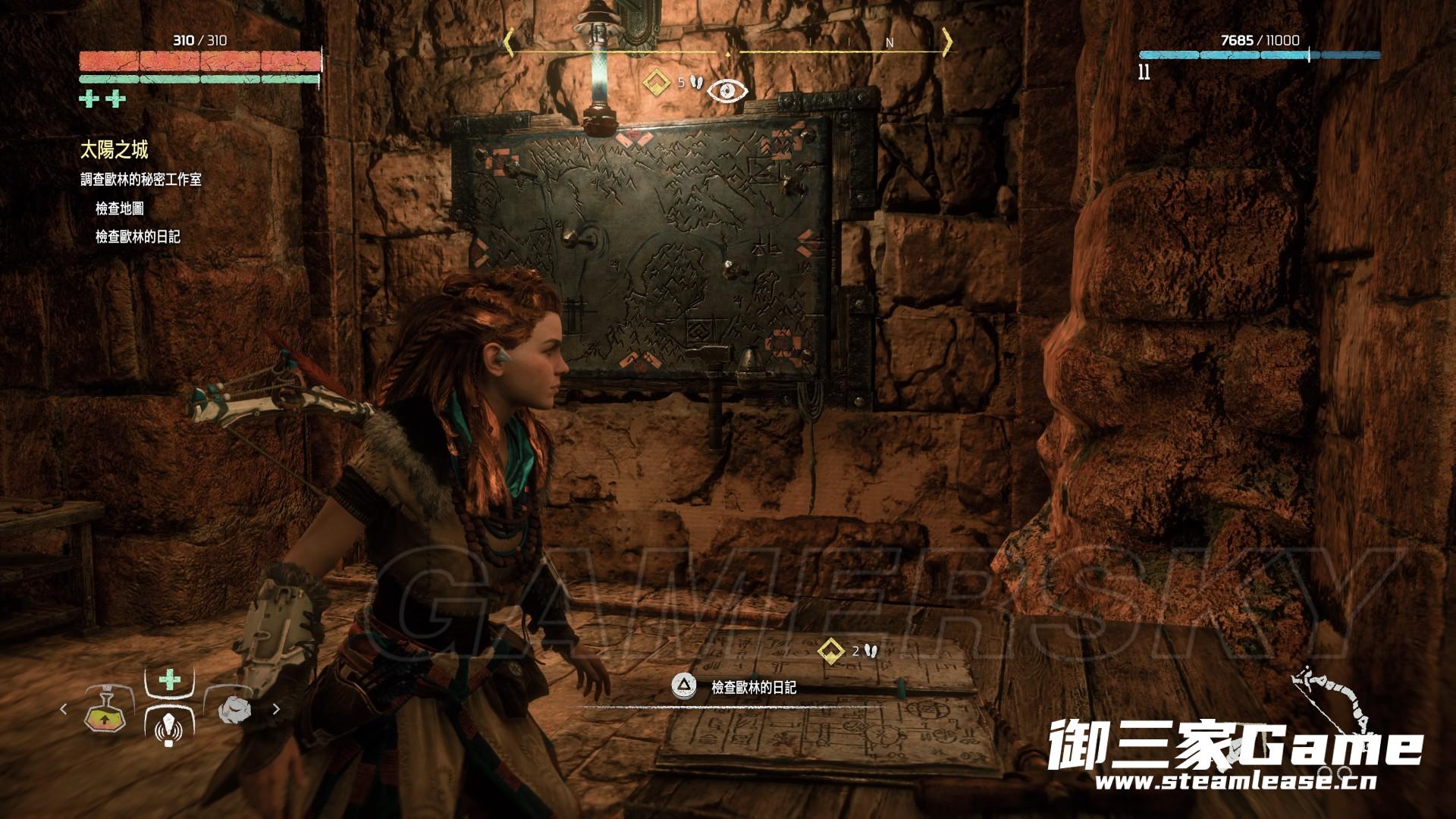Select the quest marker showing 2 paces
The height and width of the screenshot is (819, 1456).
[x=832, y=650]
